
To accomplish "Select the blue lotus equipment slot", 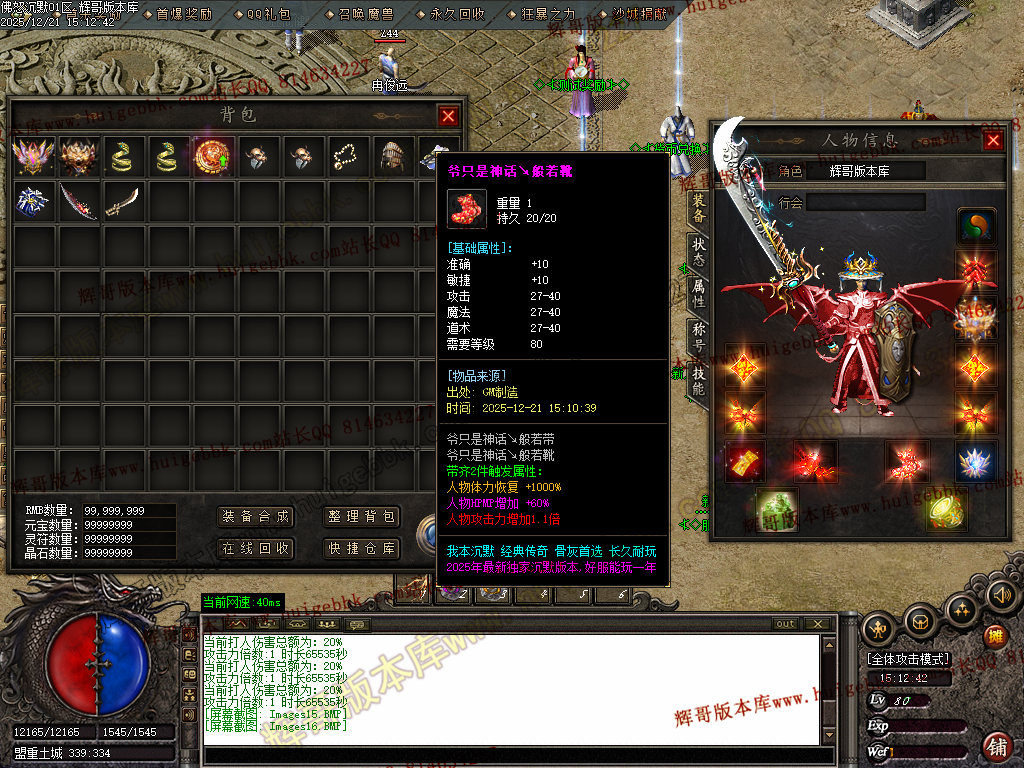I will point(975,461).
